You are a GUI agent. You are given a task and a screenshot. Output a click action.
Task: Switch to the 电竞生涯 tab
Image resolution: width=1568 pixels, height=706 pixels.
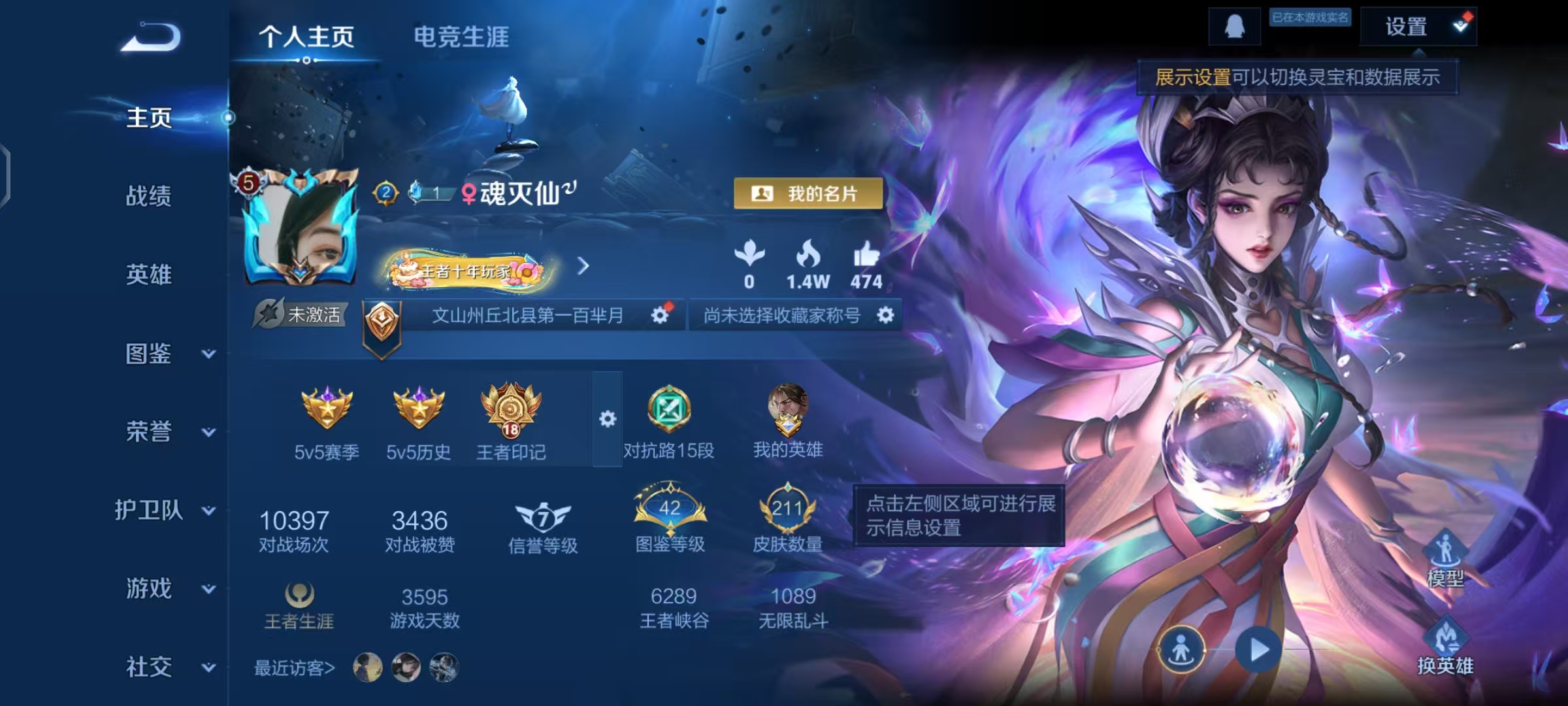point(461,37)
